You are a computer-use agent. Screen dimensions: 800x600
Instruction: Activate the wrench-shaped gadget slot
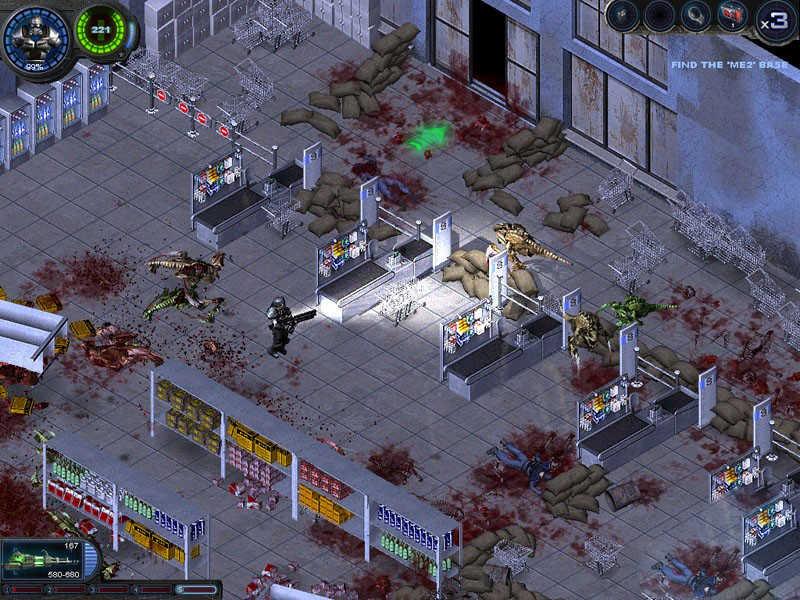click(x=695, y=16)
